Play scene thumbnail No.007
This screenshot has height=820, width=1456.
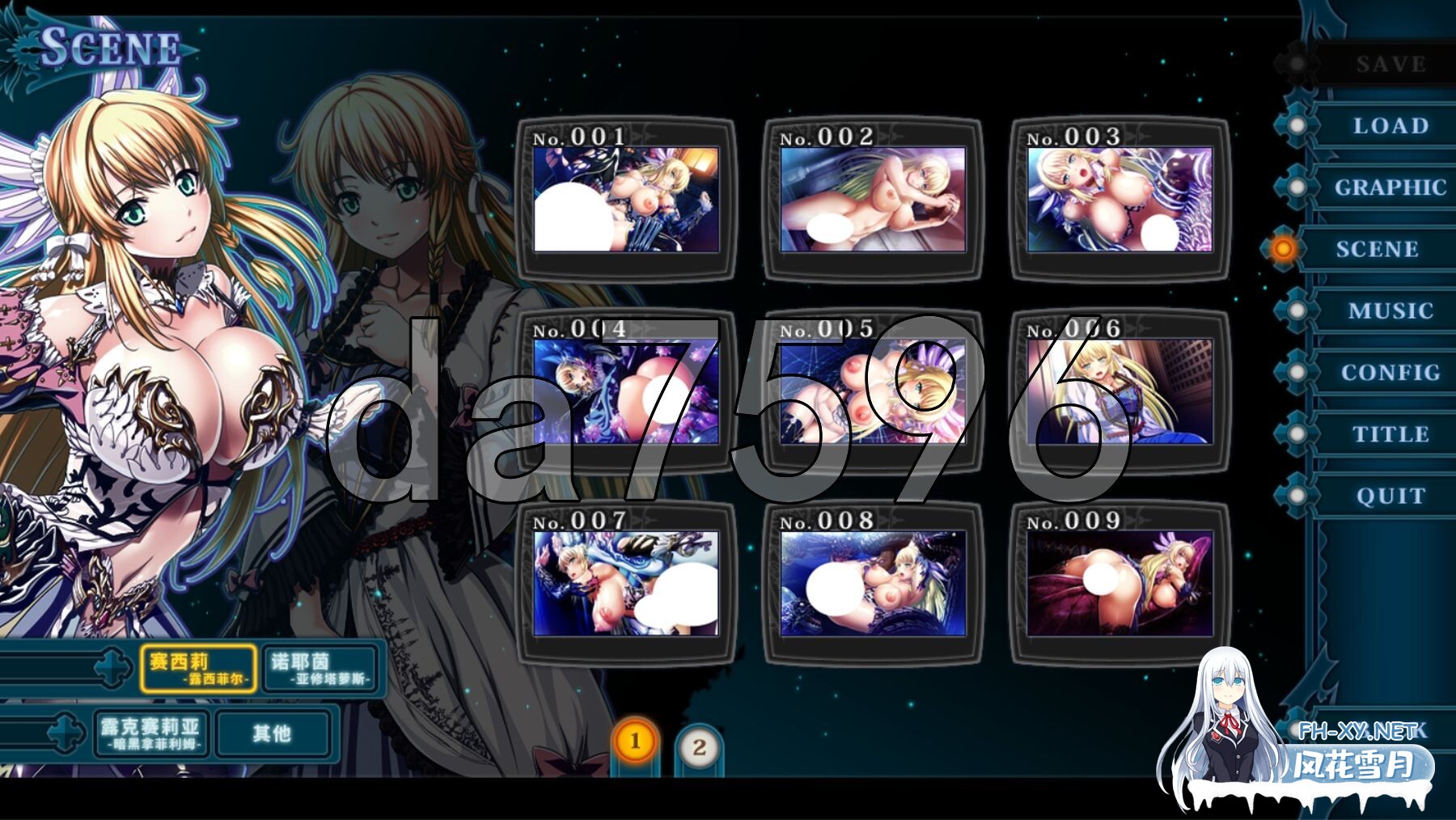pyautogui.click(x=625, y=583)
